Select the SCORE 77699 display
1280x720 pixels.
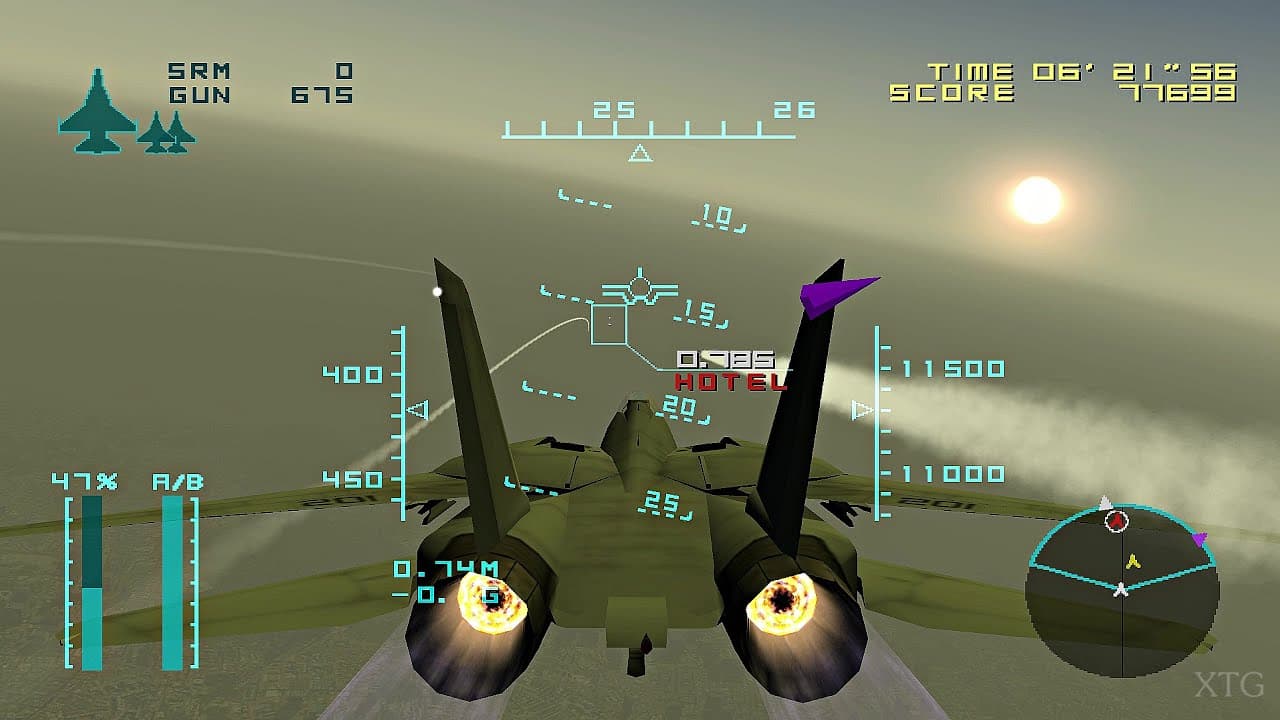pos(1080,94)
